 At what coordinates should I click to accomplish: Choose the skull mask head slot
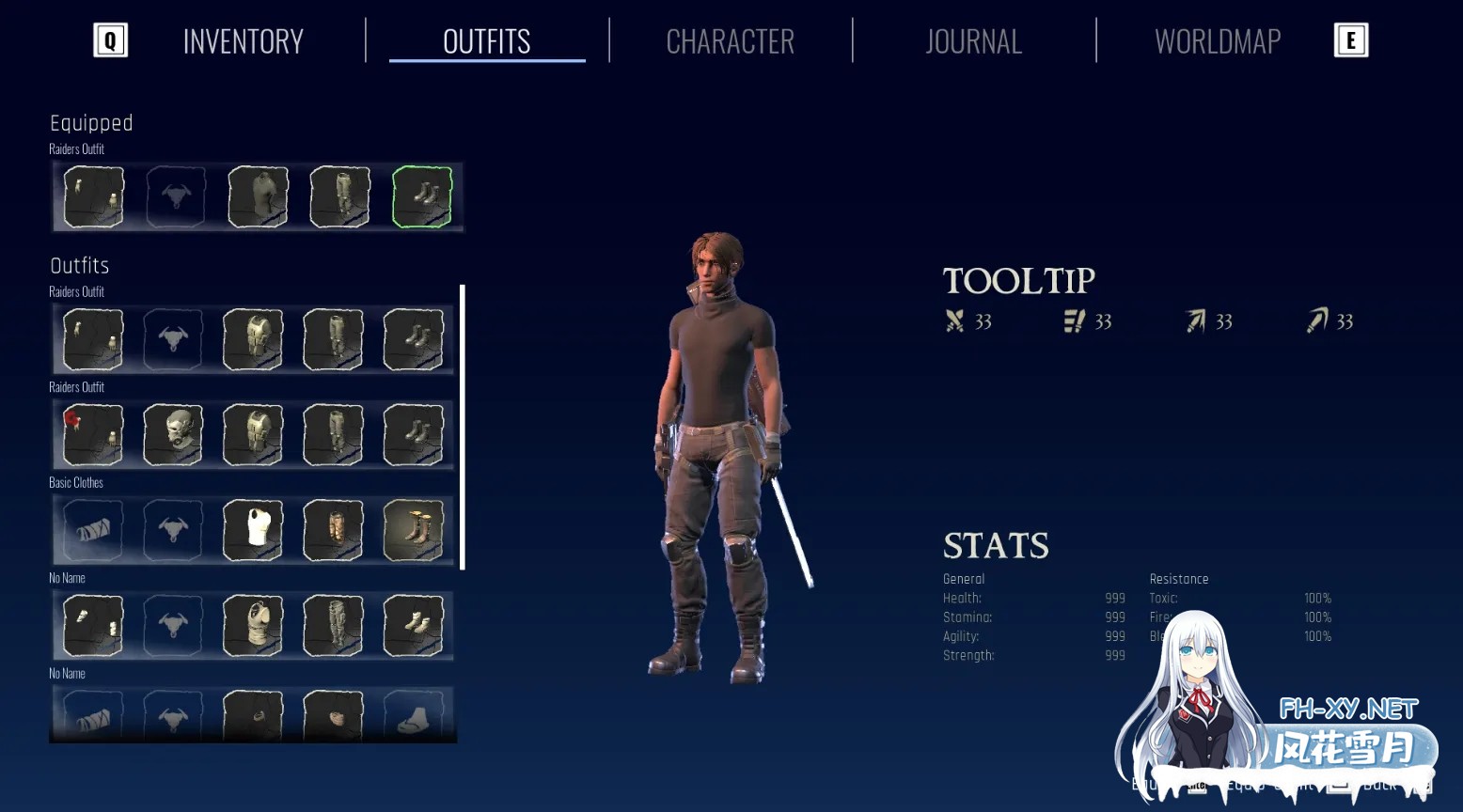coord(173,435)
